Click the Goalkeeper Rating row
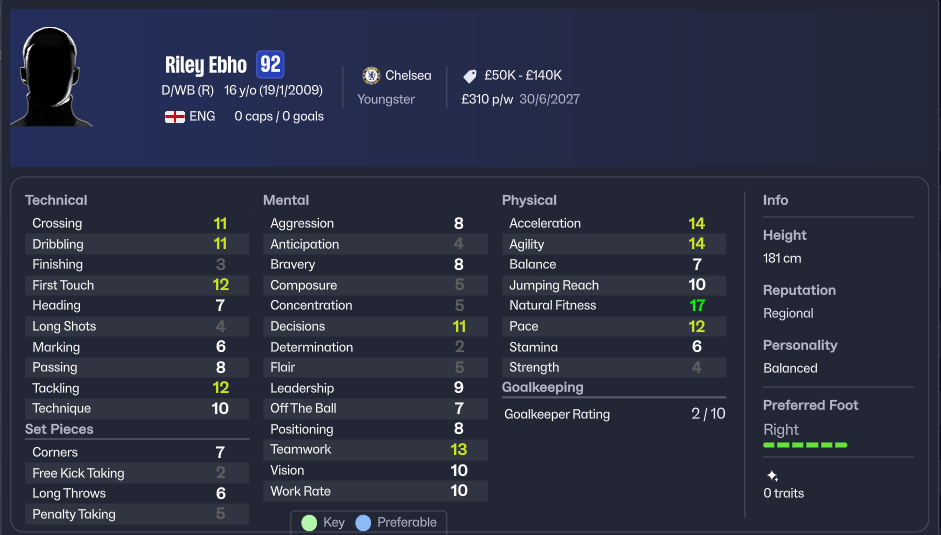This screenshot has width=941, height=535. pos(613,414)
